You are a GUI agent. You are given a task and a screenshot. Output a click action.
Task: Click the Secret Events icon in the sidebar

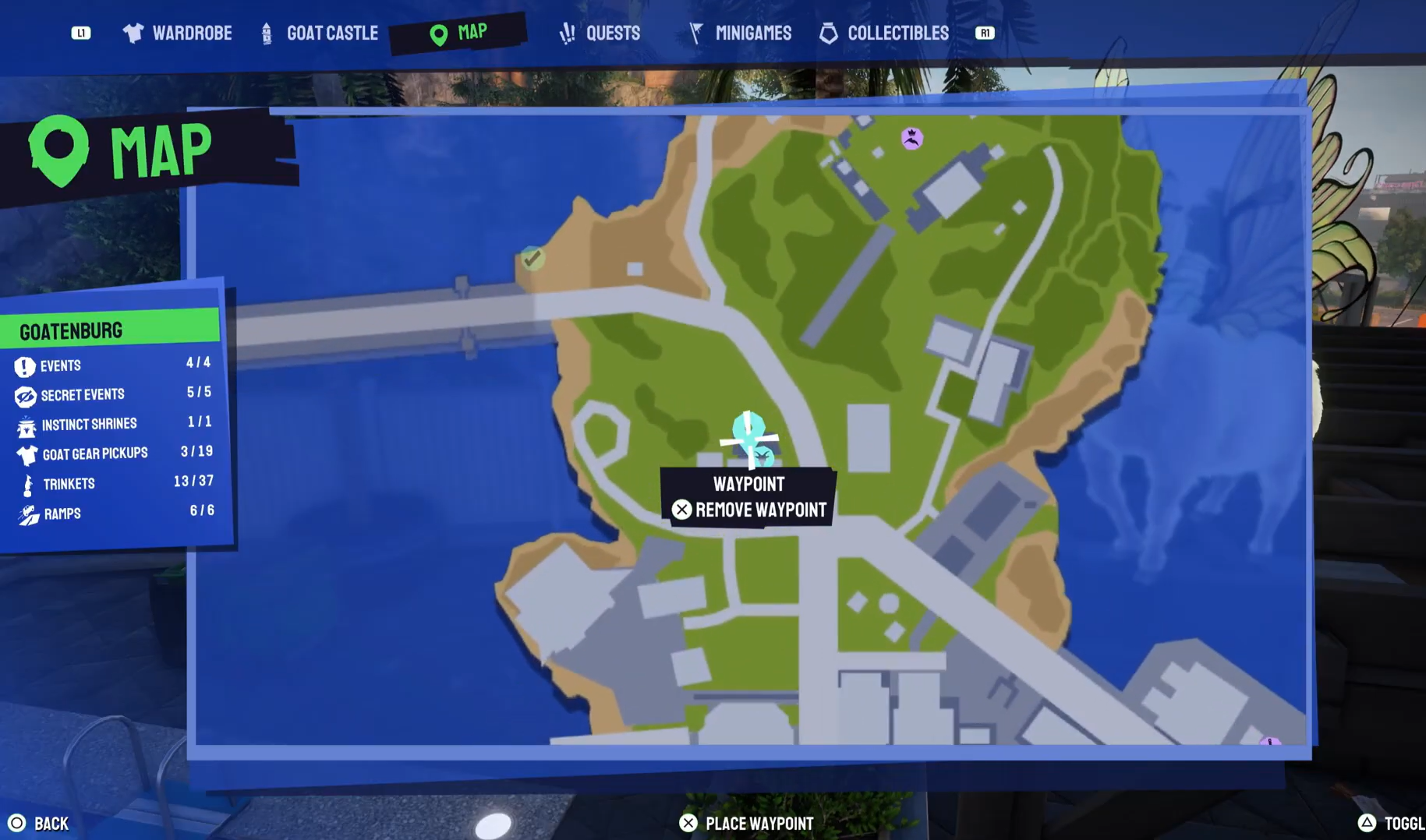point(26,394)
